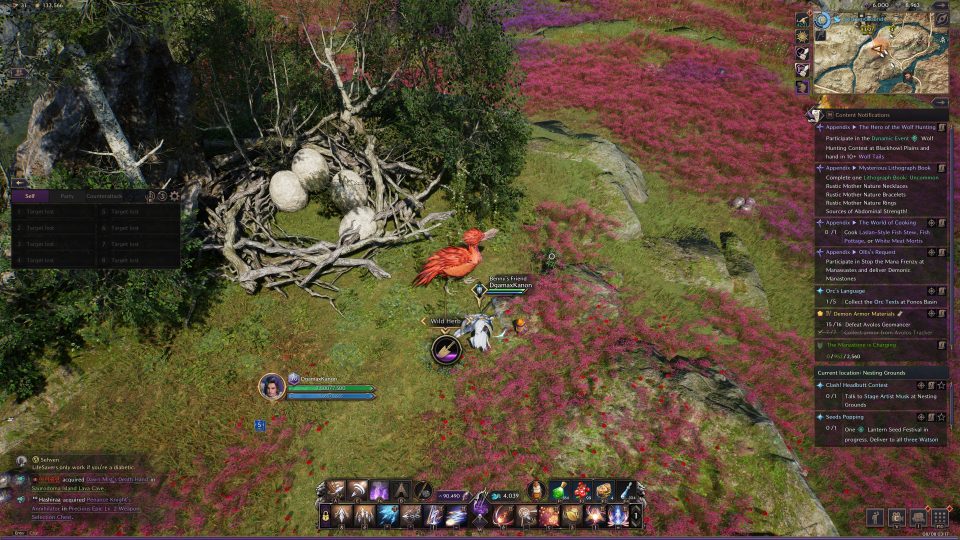Screen dimensions: 960x540
Task: Use the blue vial consumable
Action: tap(625, 490)
